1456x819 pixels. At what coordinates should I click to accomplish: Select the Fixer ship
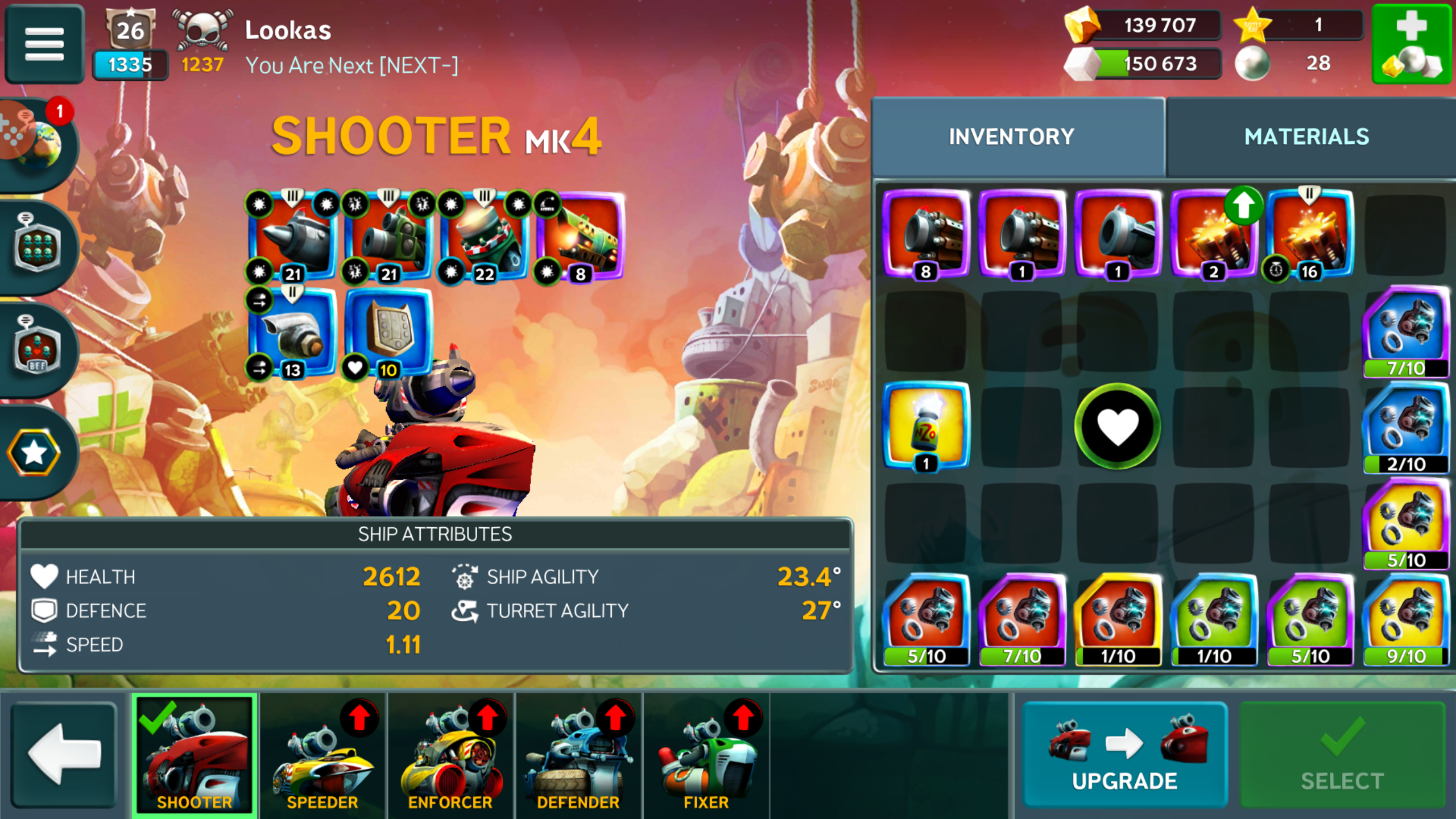(x=706, y=755)
